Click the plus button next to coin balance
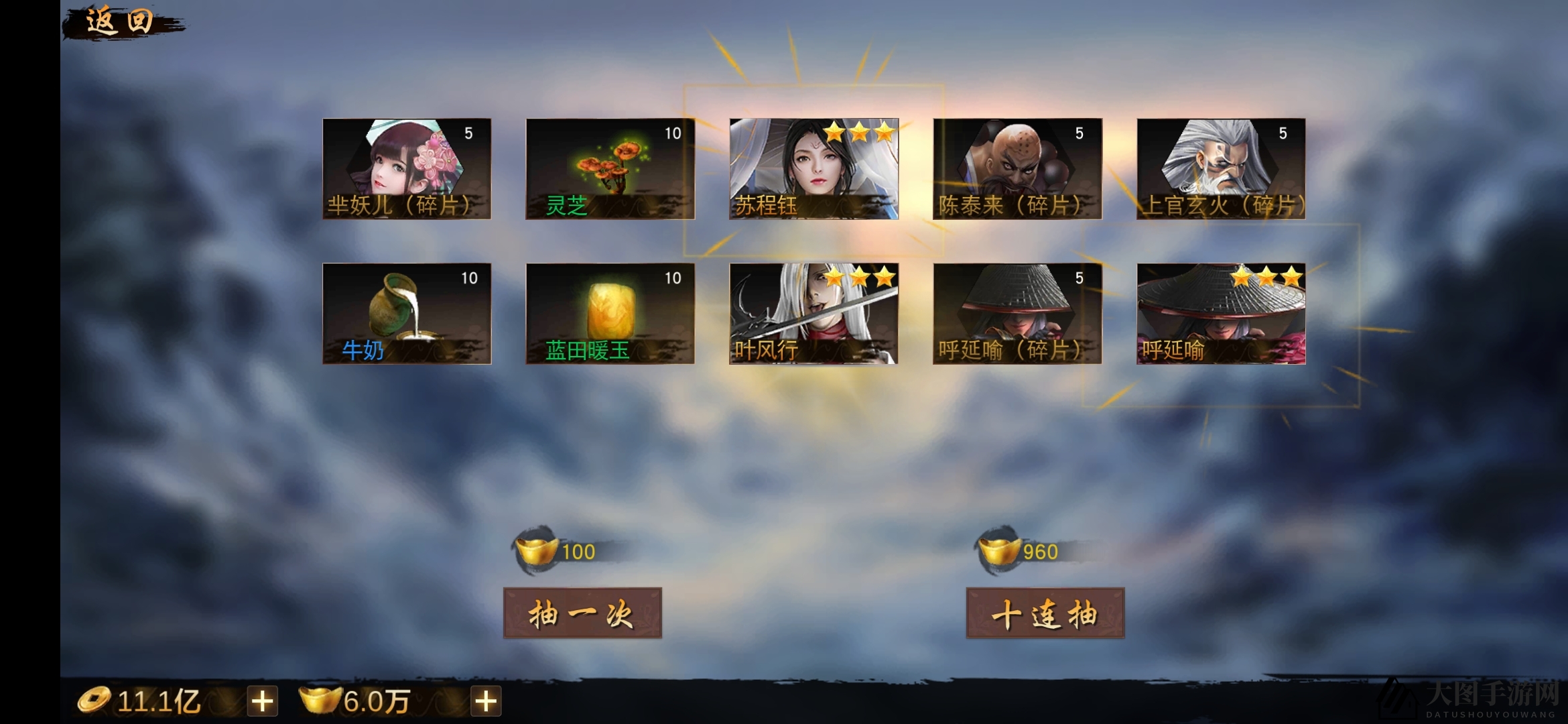Viewport: 1568px width, 724px height. (263, 703)
